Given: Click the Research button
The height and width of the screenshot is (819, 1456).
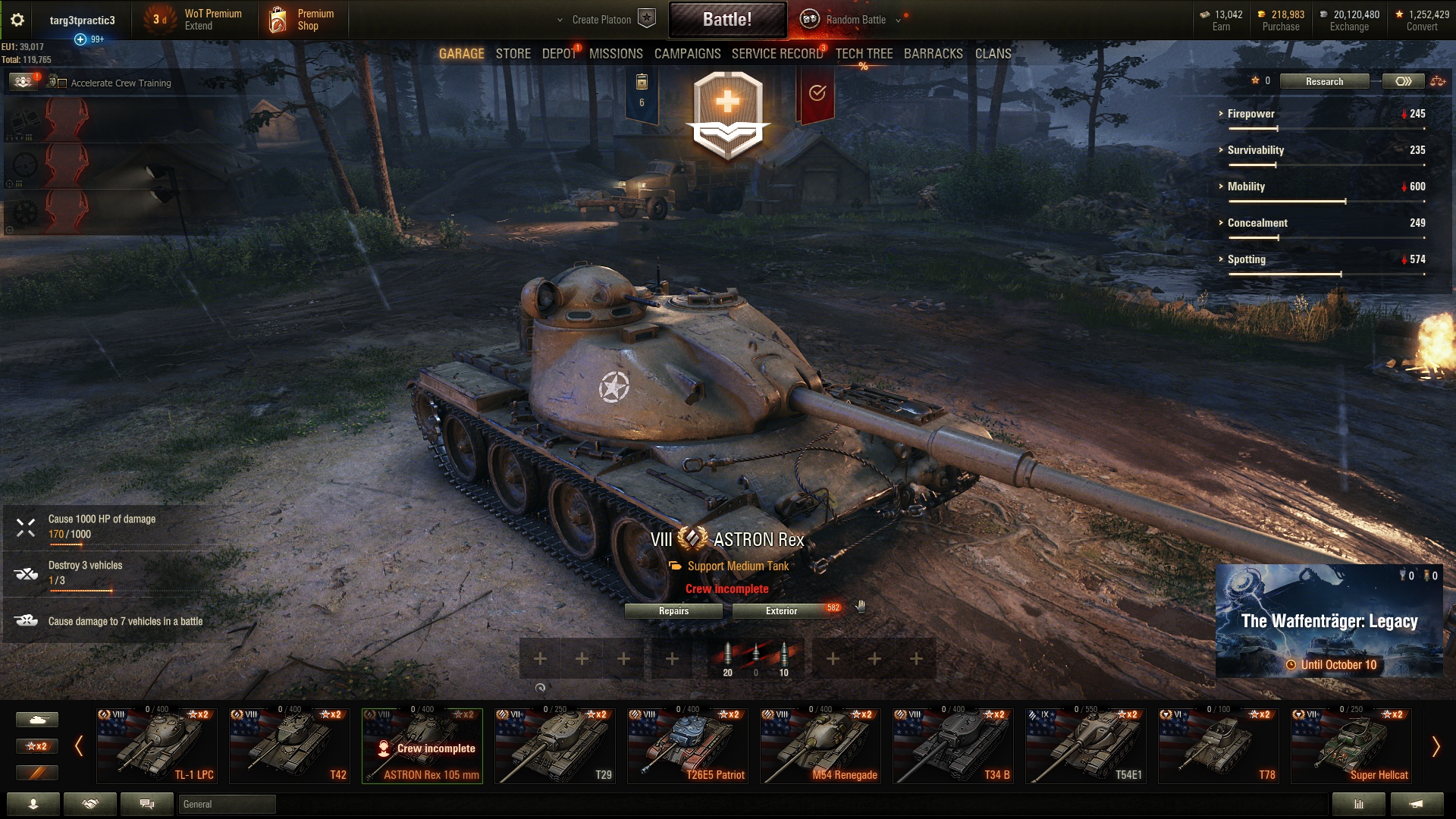Looking at the screenshot, I should point(1324,81).
